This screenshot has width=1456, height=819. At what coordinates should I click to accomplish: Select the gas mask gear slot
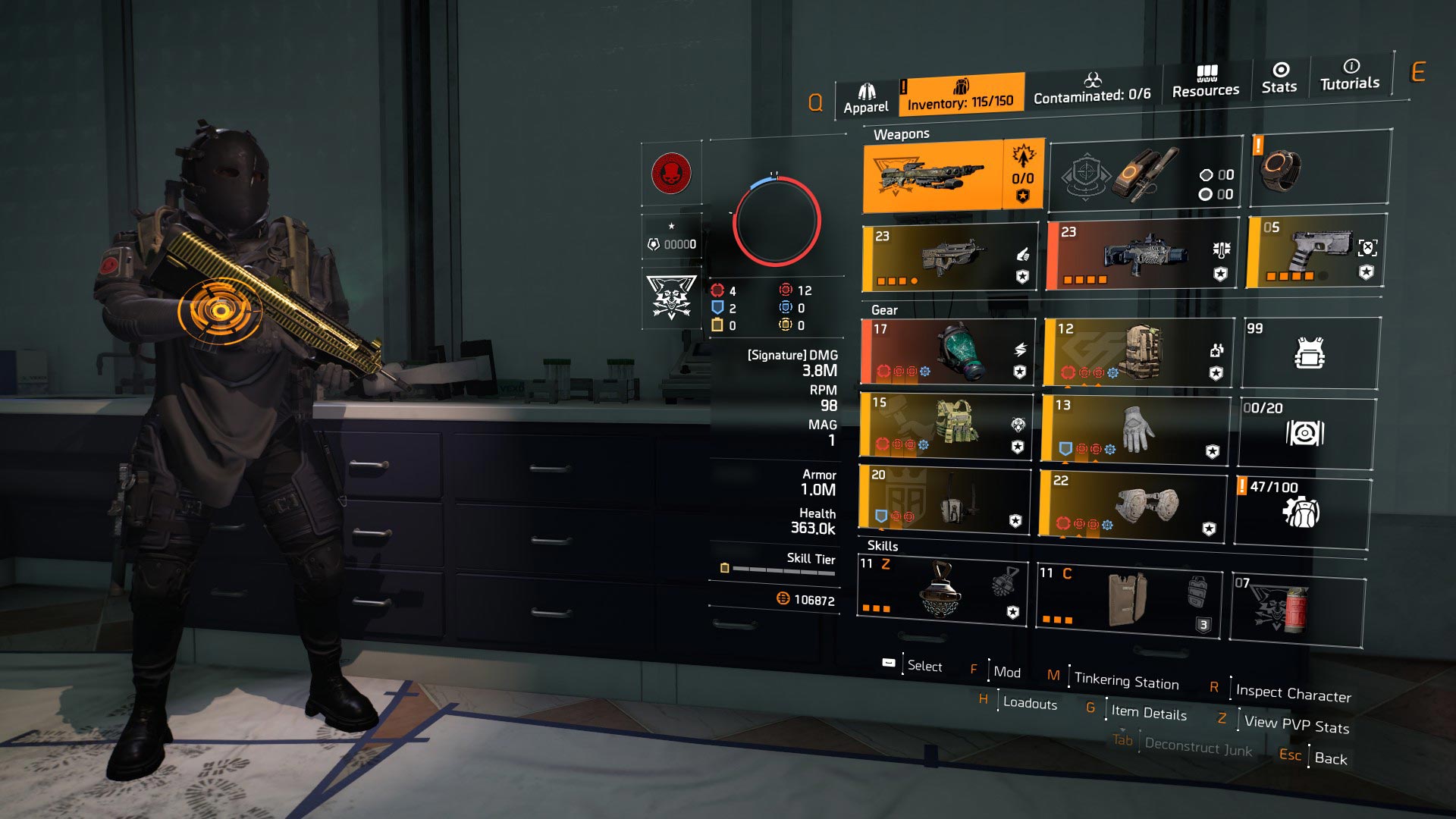949,351
